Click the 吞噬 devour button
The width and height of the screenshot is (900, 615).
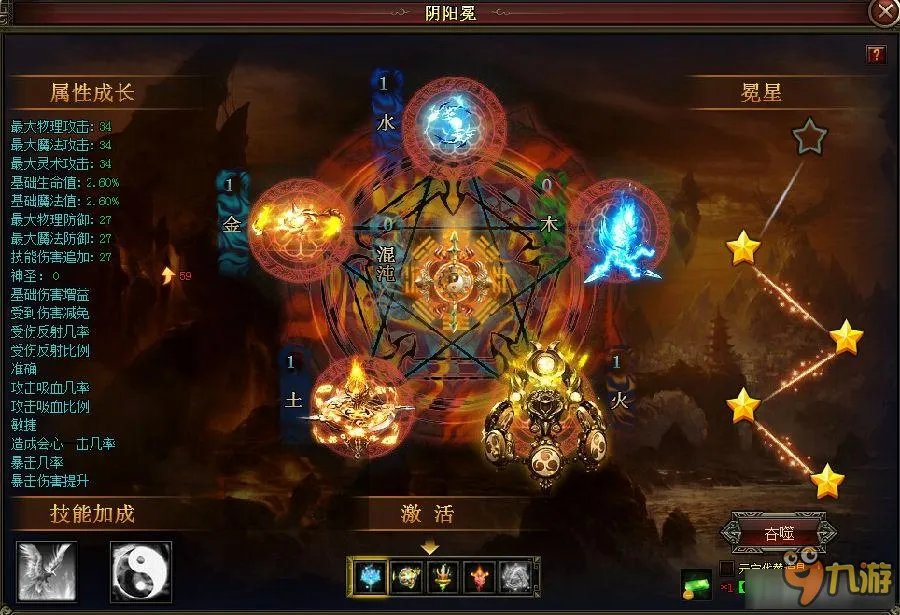coord(779,531)
